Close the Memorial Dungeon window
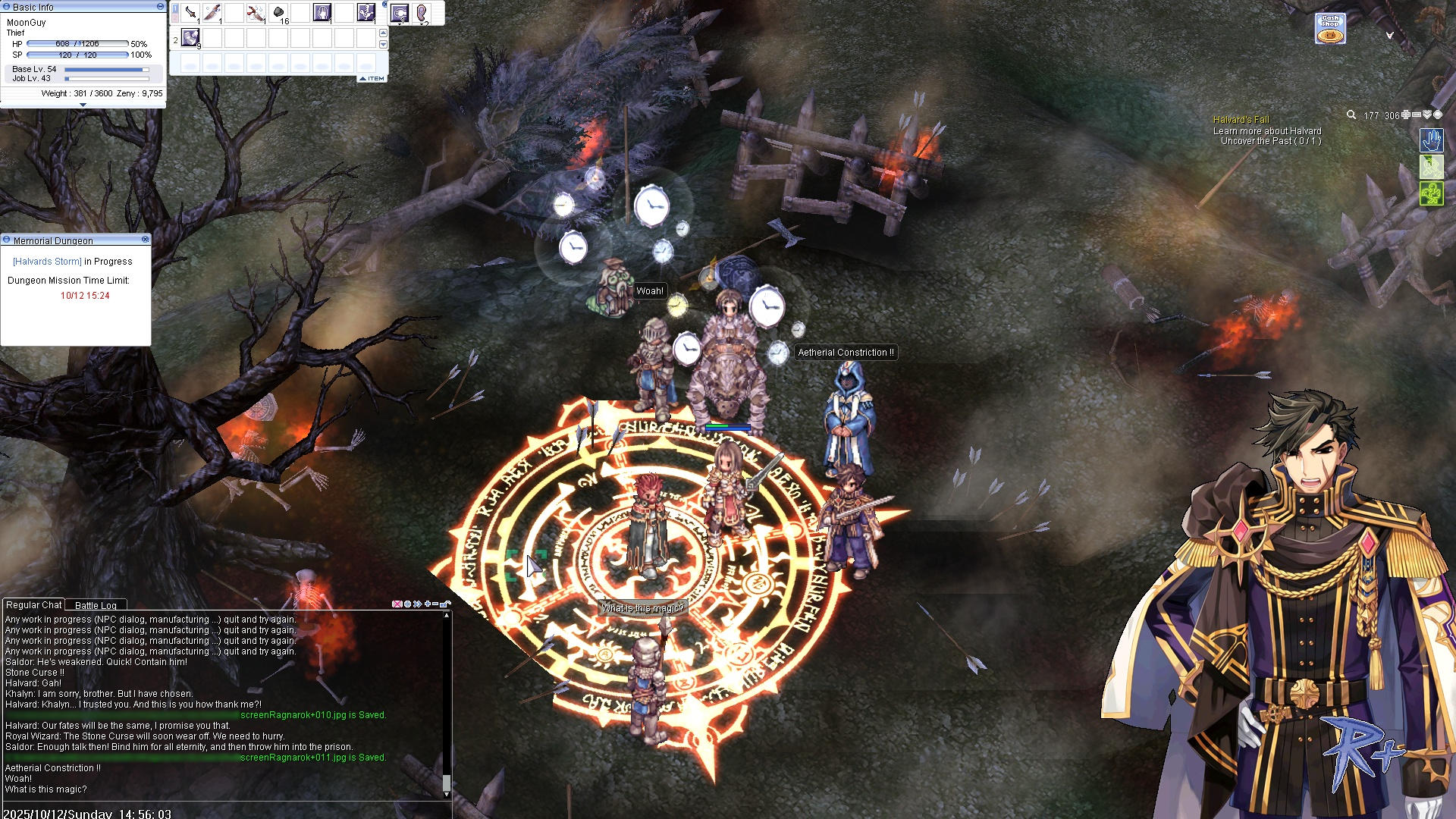The image size is (1456, 819). [146, 240]
